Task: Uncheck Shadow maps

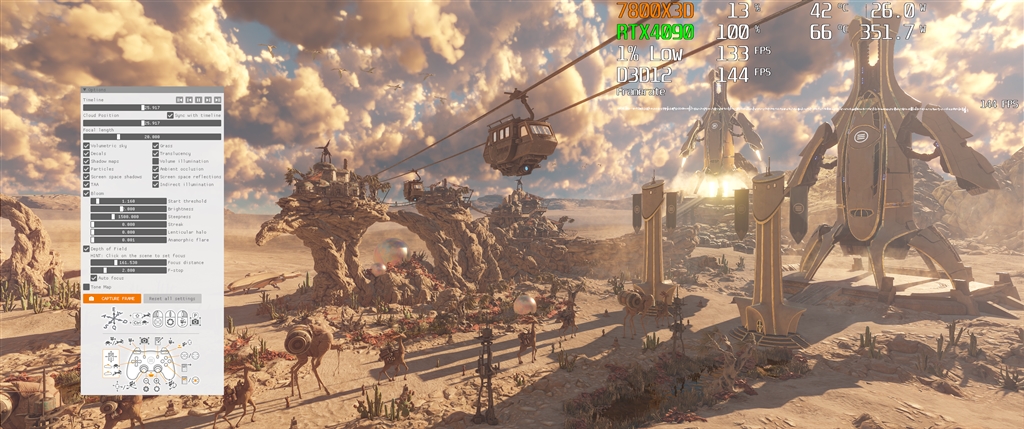Action: pyautogui.click(x=87, y=162)
